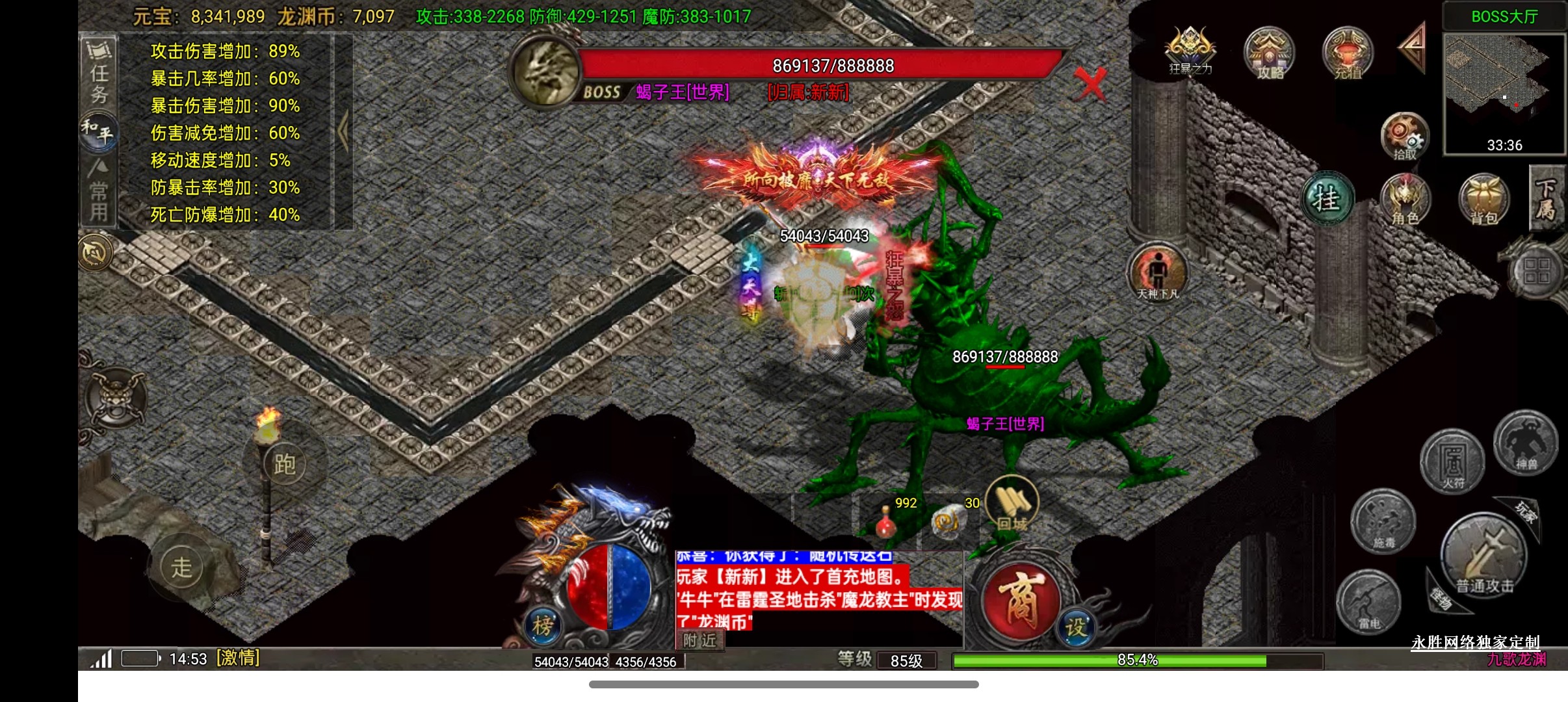Drink the red potion with 992 count
This screenshot has width=1568, height=702.
(885, 521)
